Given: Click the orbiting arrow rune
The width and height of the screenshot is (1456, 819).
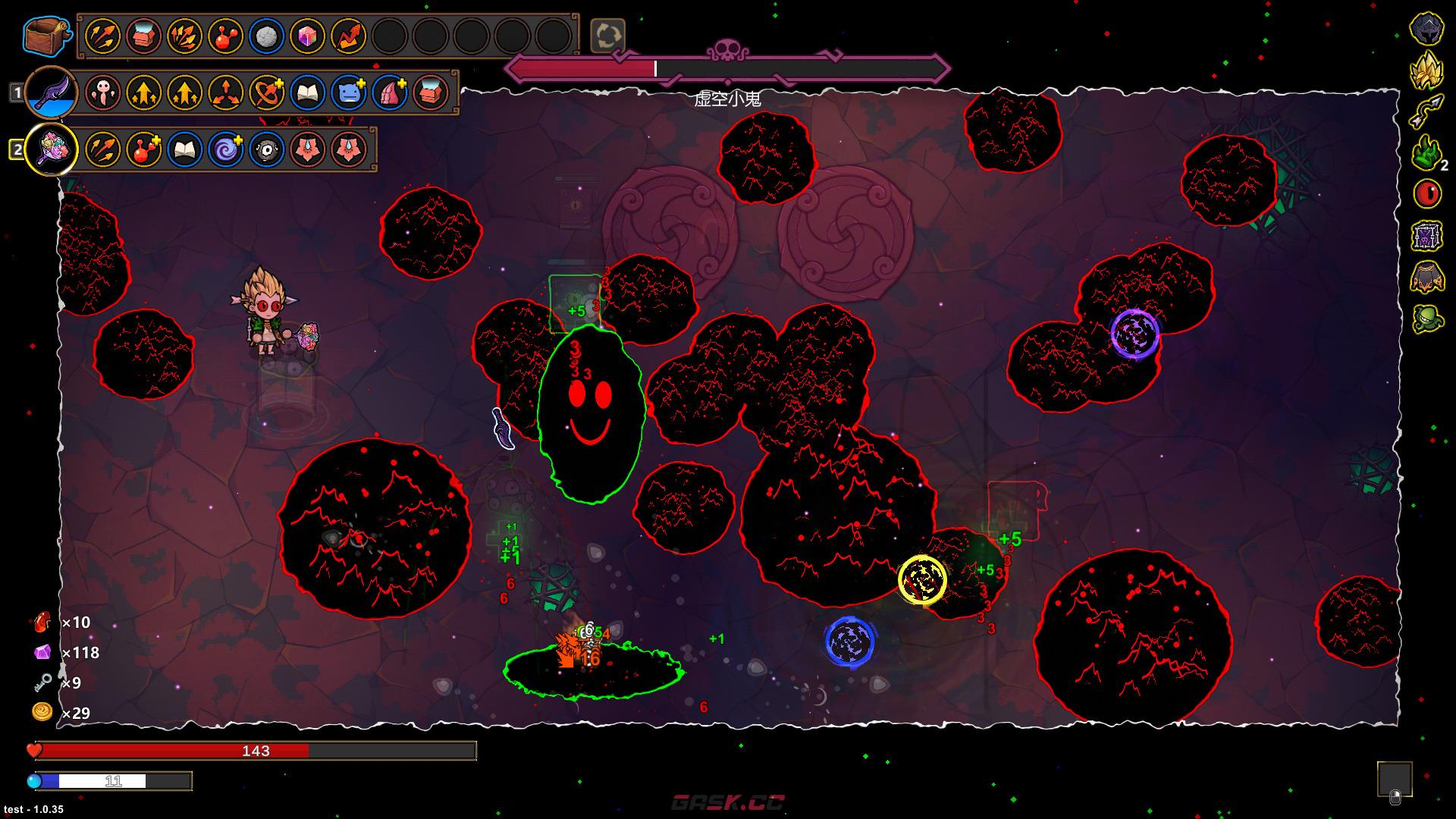Looking at the screenshot, I should click(x=266, y=93).
